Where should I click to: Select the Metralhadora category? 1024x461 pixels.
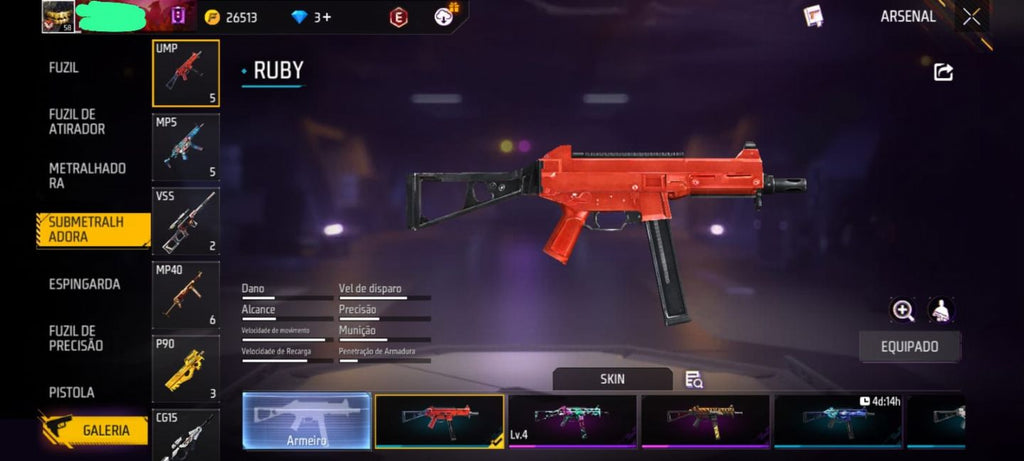coord(87,176)
